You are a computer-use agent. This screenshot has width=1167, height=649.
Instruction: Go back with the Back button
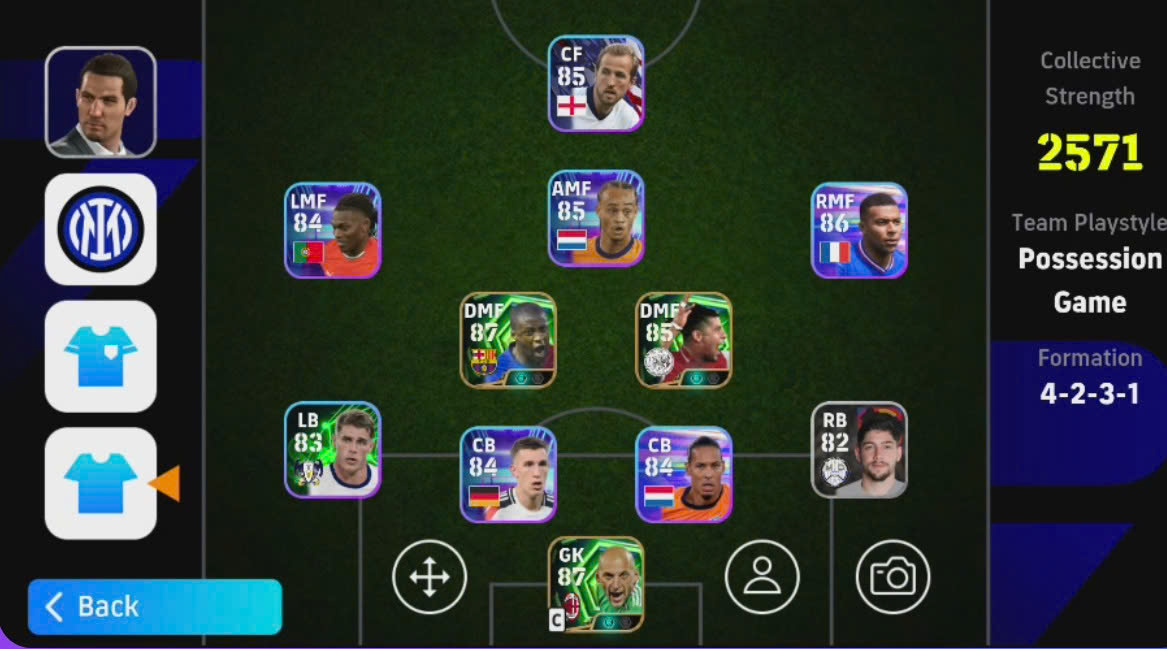pos(154,606)
